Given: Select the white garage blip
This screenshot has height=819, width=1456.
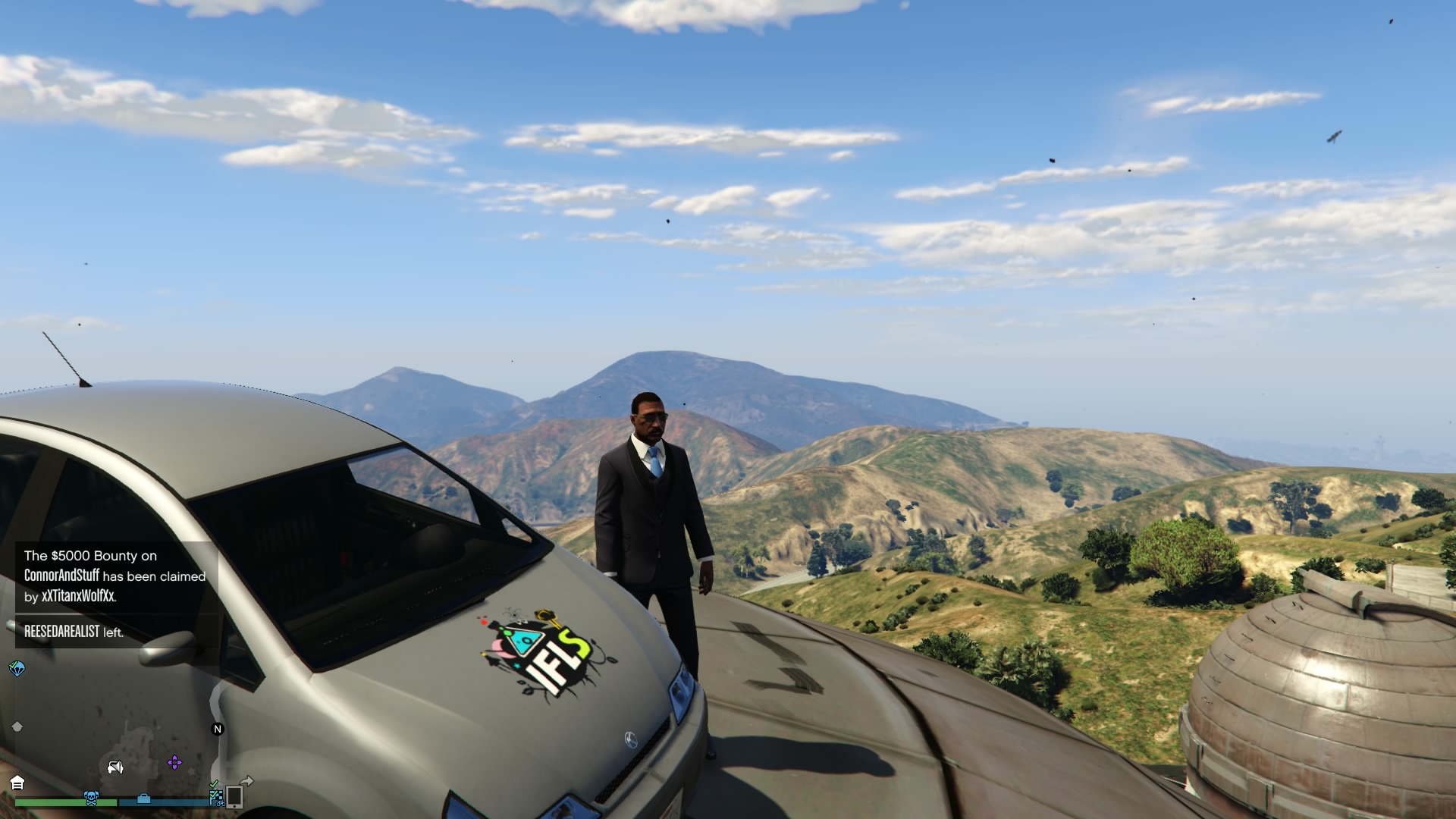Looking at the screenshot, I should tap(17, 783).
